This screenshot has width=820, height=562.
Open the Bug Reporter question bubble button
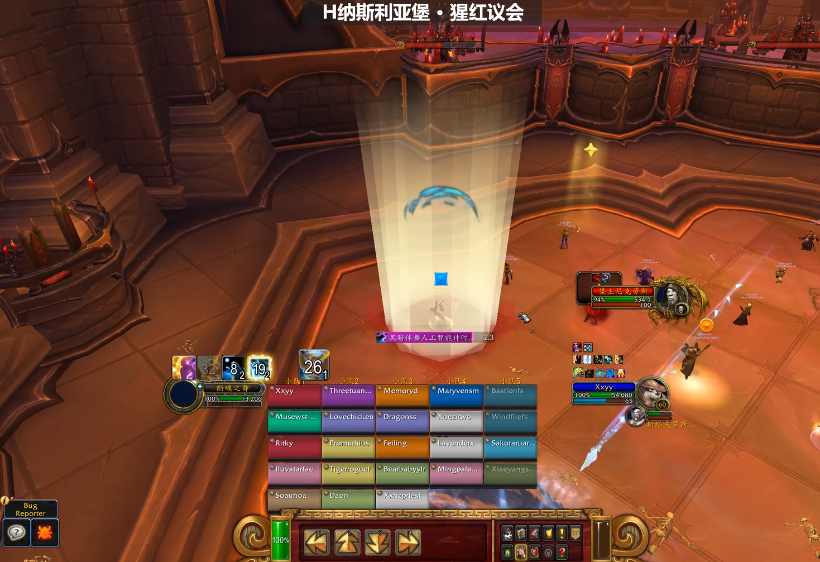click(17, 533)
